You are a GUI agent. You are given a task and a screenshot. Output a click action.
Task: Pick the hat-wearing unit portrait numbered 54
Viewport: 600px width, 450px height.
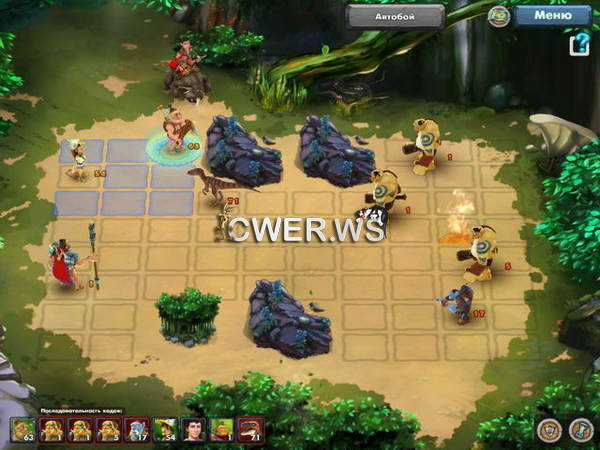(165, 430)
